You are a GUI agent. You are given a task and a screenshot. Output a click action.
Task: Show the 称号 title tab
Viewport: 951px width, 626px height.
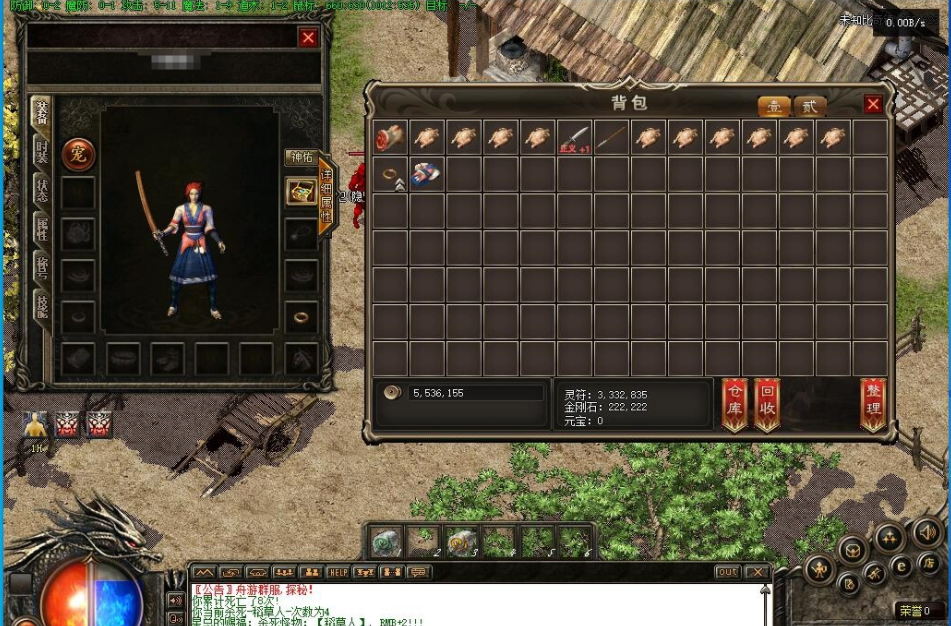point(41,269)
